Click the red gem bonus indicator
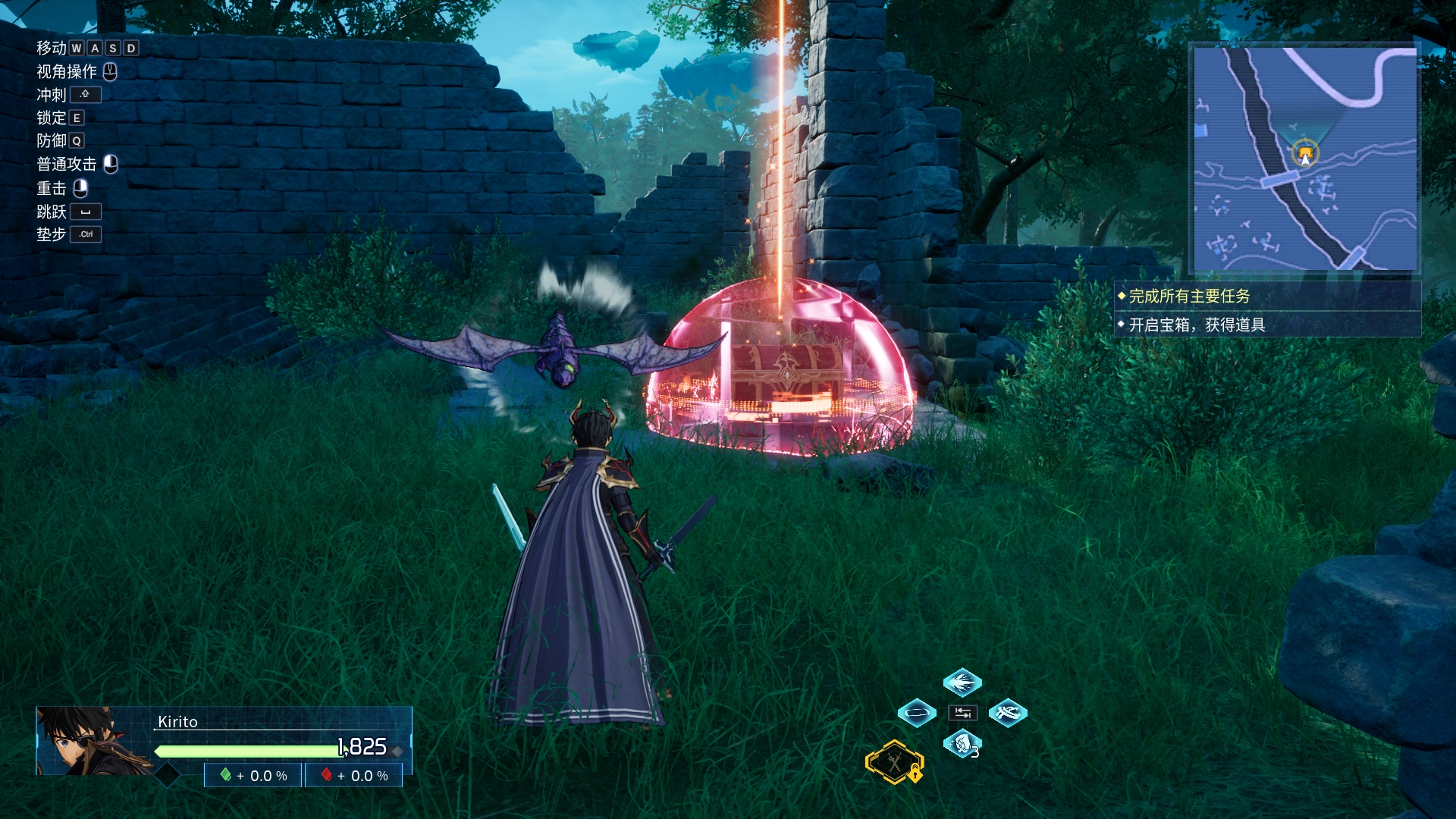The image size is (1456, 819). click(x=354, y=776)
